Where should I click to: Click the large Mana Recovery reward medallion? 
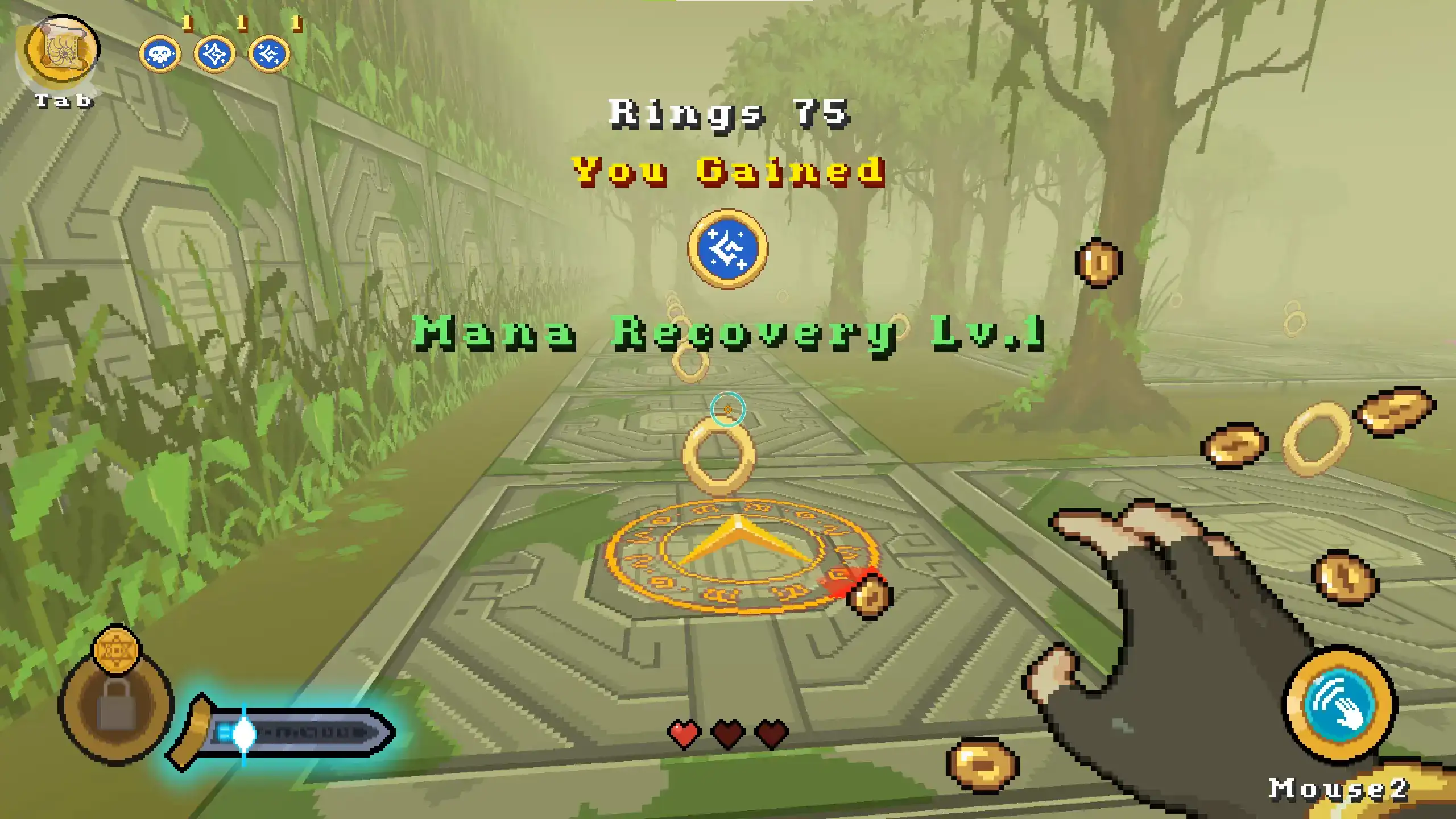pos(727,249)
